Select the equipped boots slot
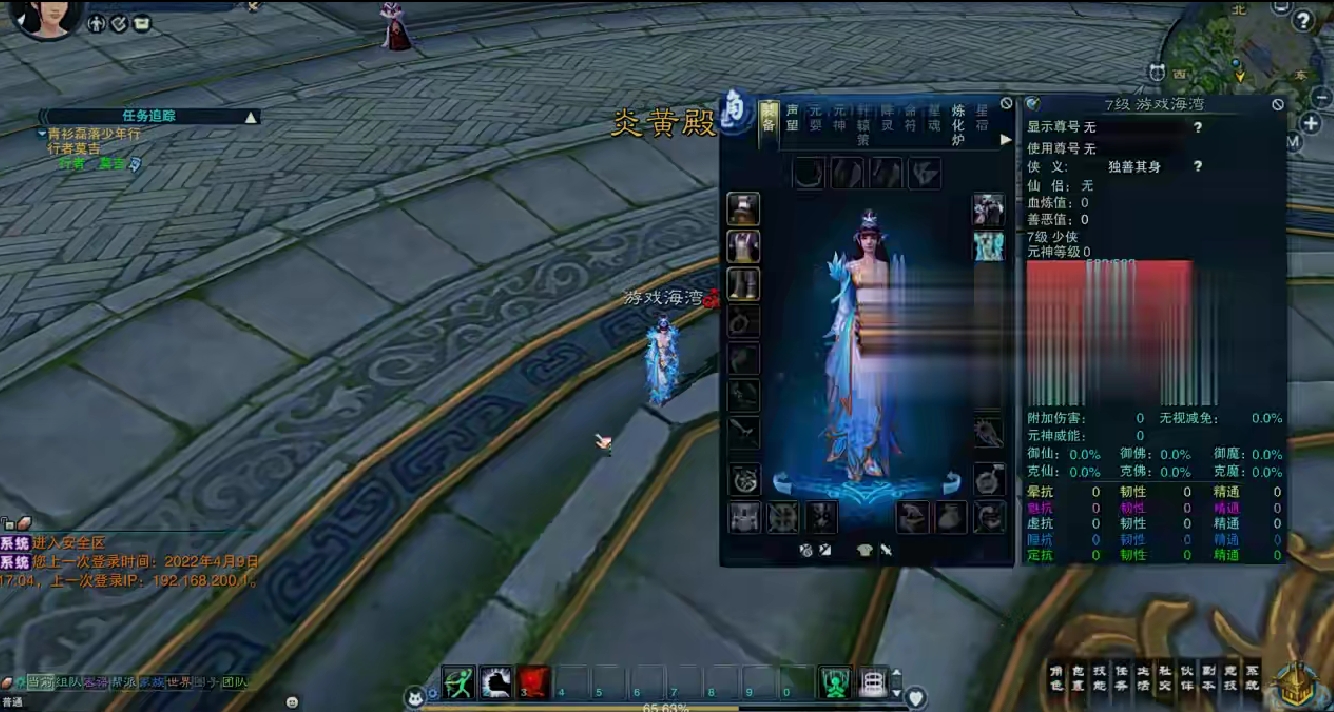 (x=743, y=284)
